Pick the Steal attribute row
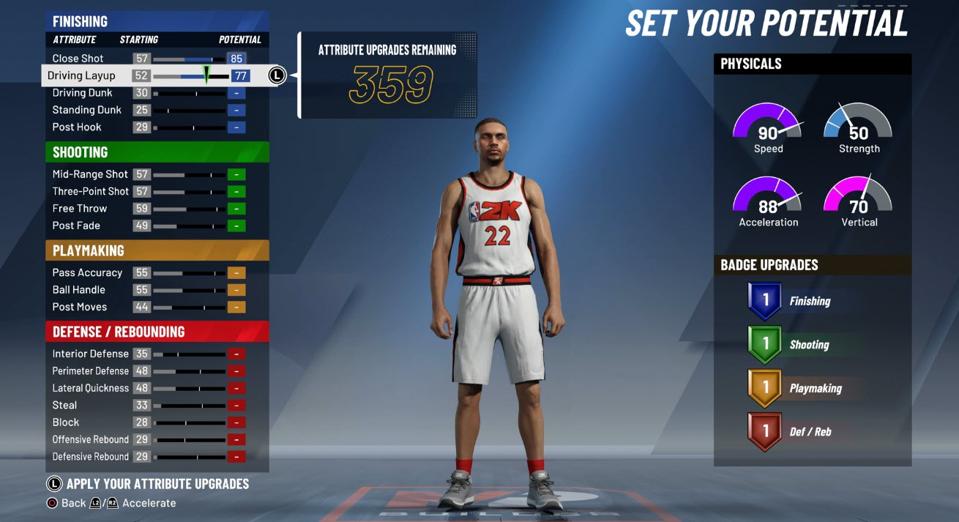This screenshot has height=522, width=959. pyautogui.click(x=65, y=405)
